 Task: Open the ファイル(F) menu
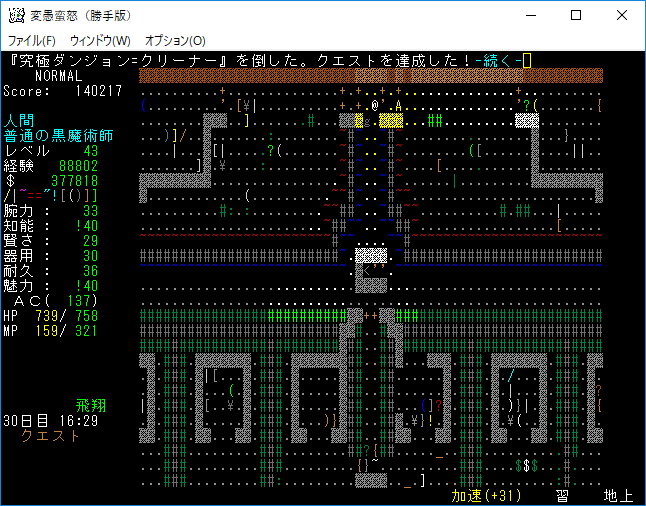point(31,40)
